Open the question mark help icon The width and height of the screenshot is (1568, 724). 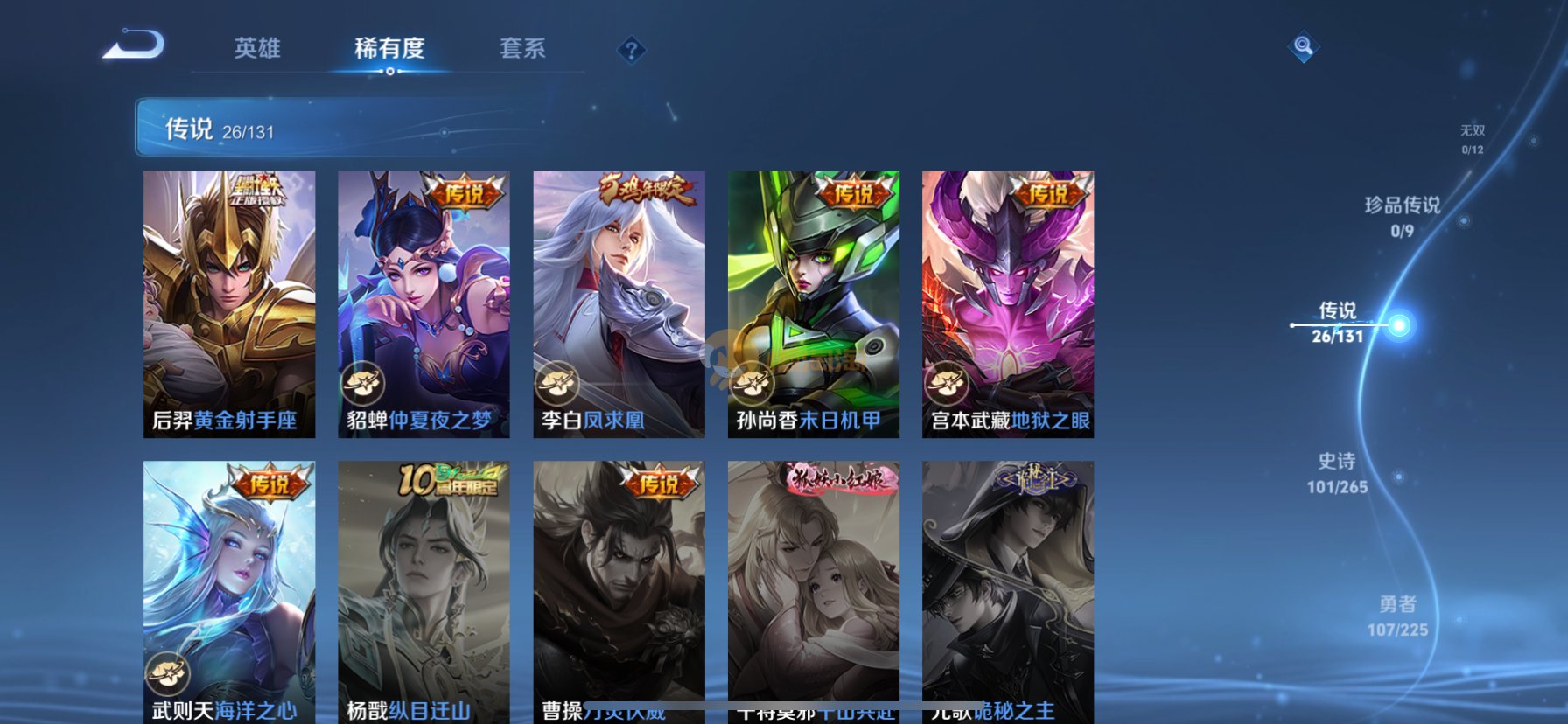[x=631, y=50]
